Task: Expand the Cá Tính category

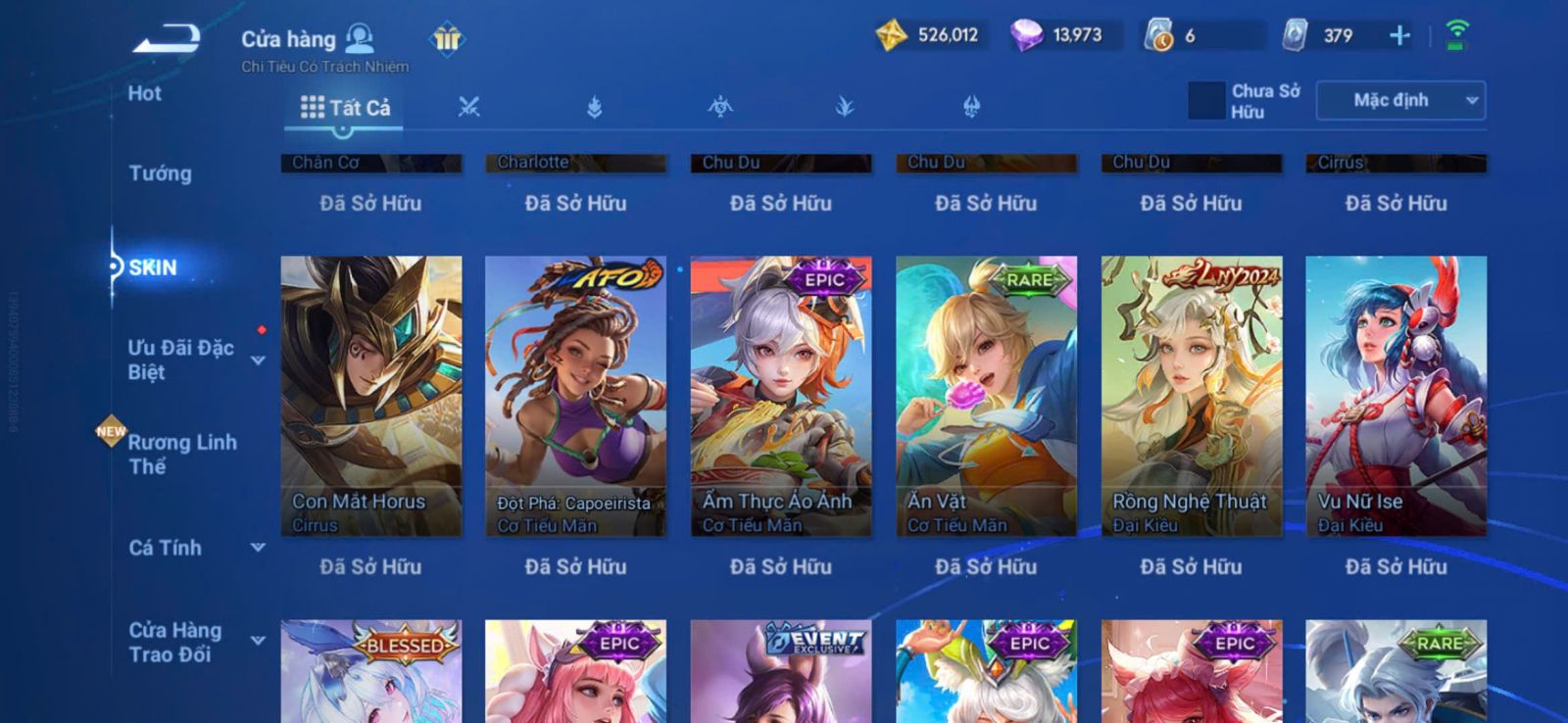Action: 257,548
